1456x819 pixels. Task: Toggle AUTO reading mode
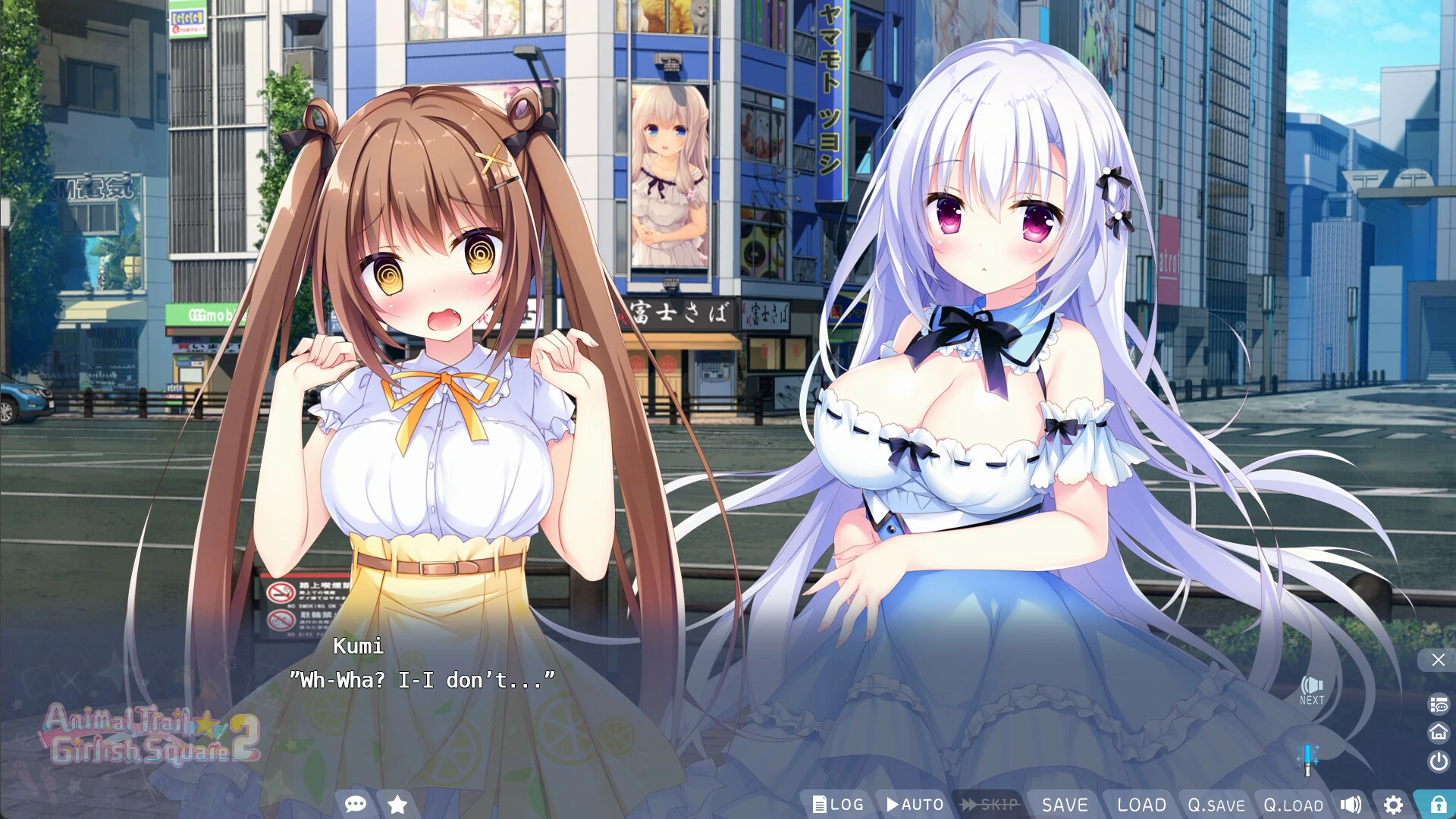915,805
